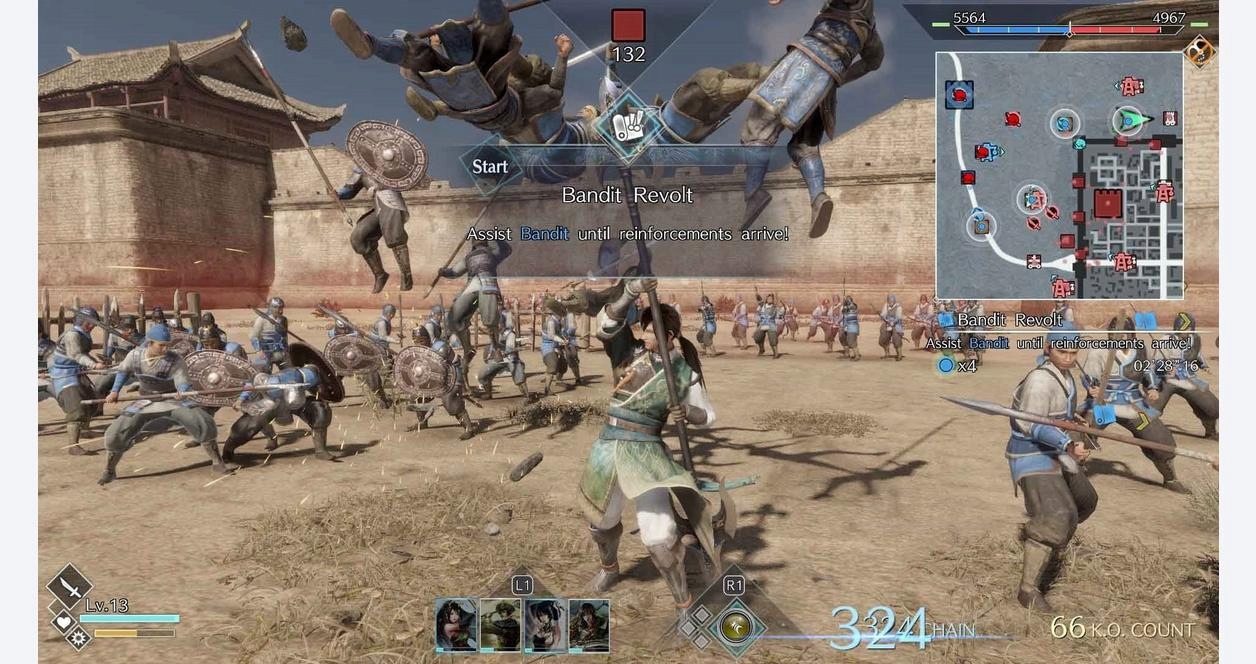
Task: Click the sunburst musou gauge icon
Action: click(77, 635)
